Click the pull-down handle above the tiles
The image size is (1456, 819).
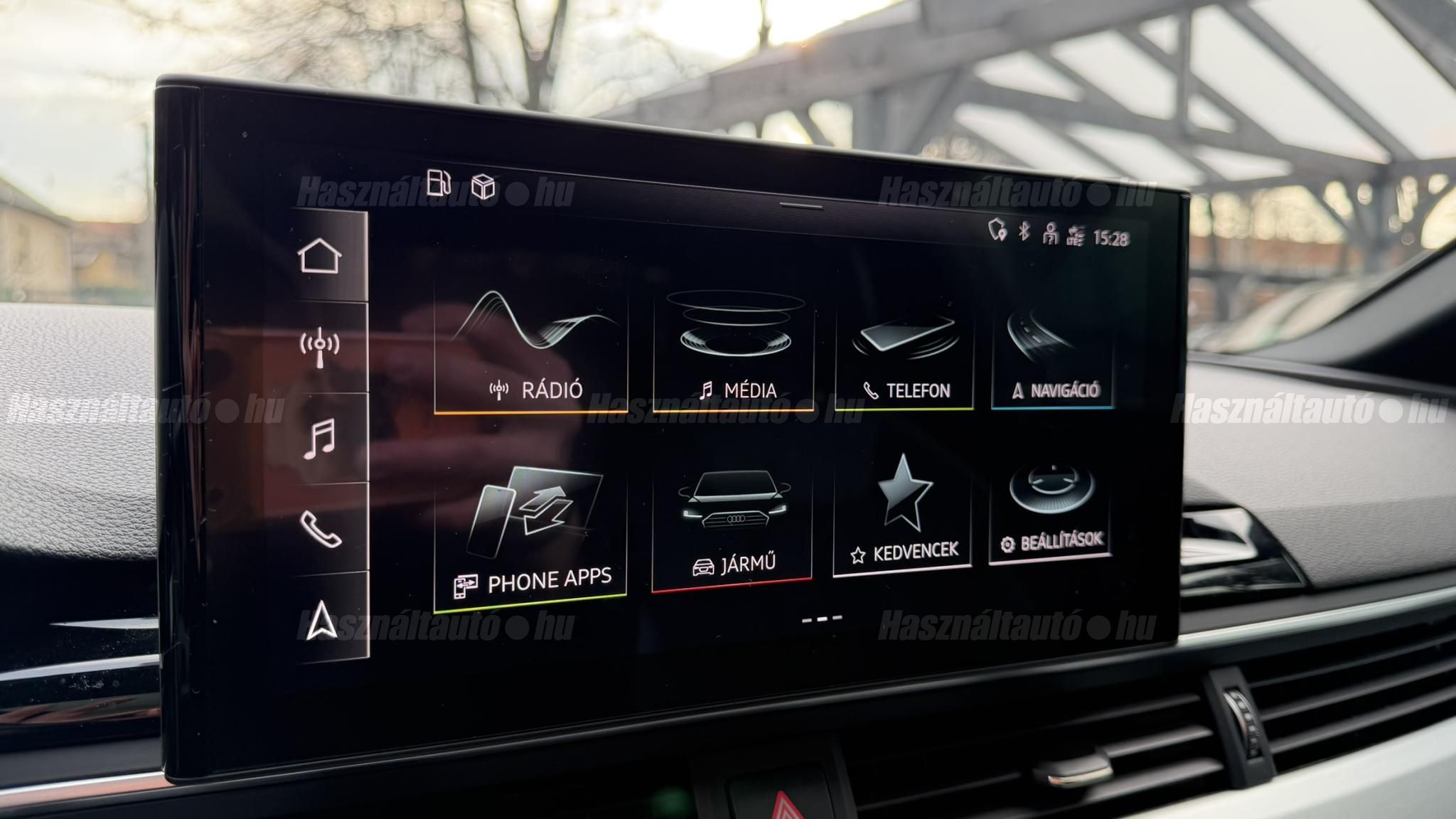pos(801,206)
